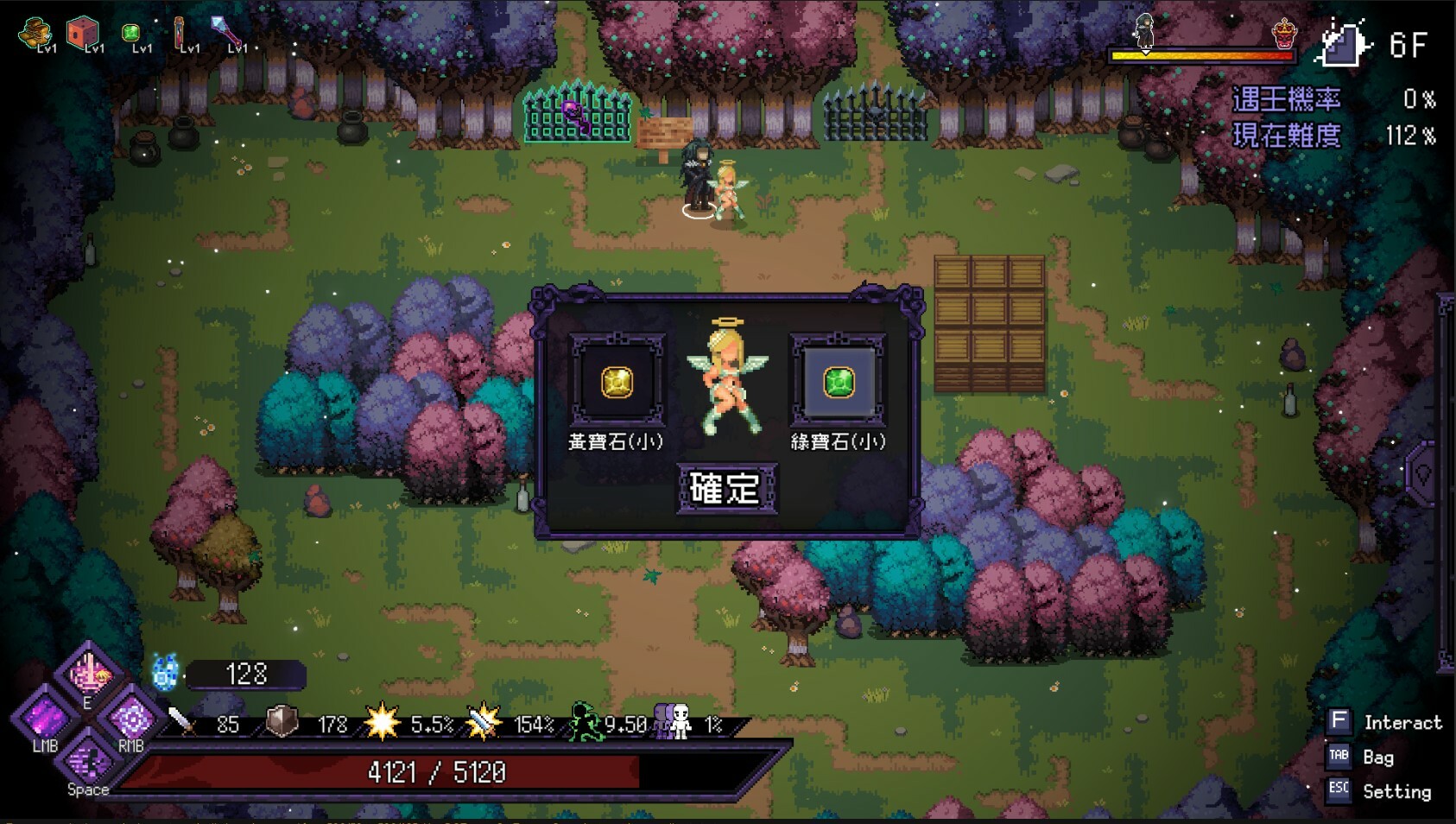Click the dice Lv1 item icon

click(x=83, y=30)
